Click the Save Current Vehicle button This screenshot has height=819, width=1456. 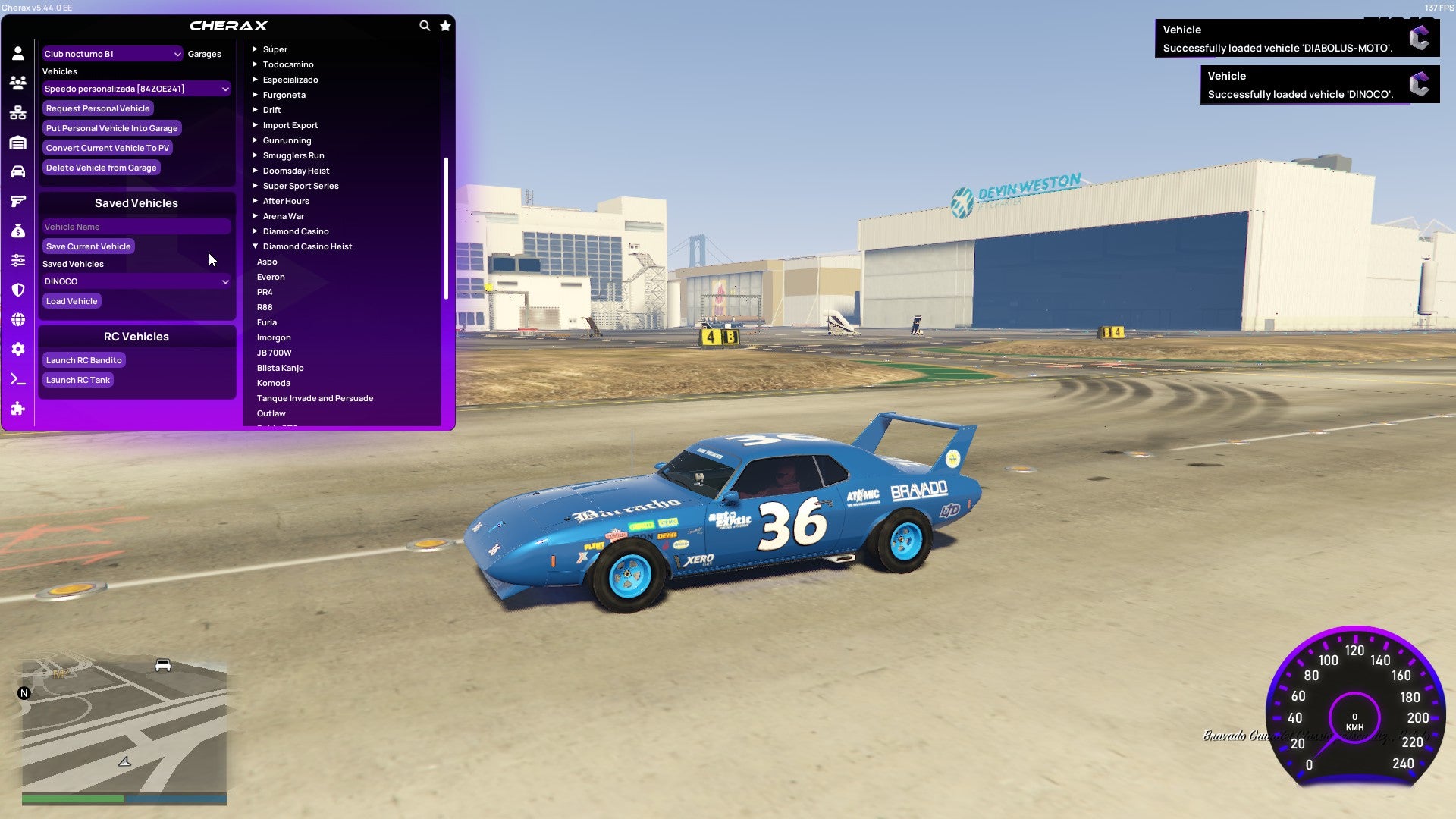89,246
